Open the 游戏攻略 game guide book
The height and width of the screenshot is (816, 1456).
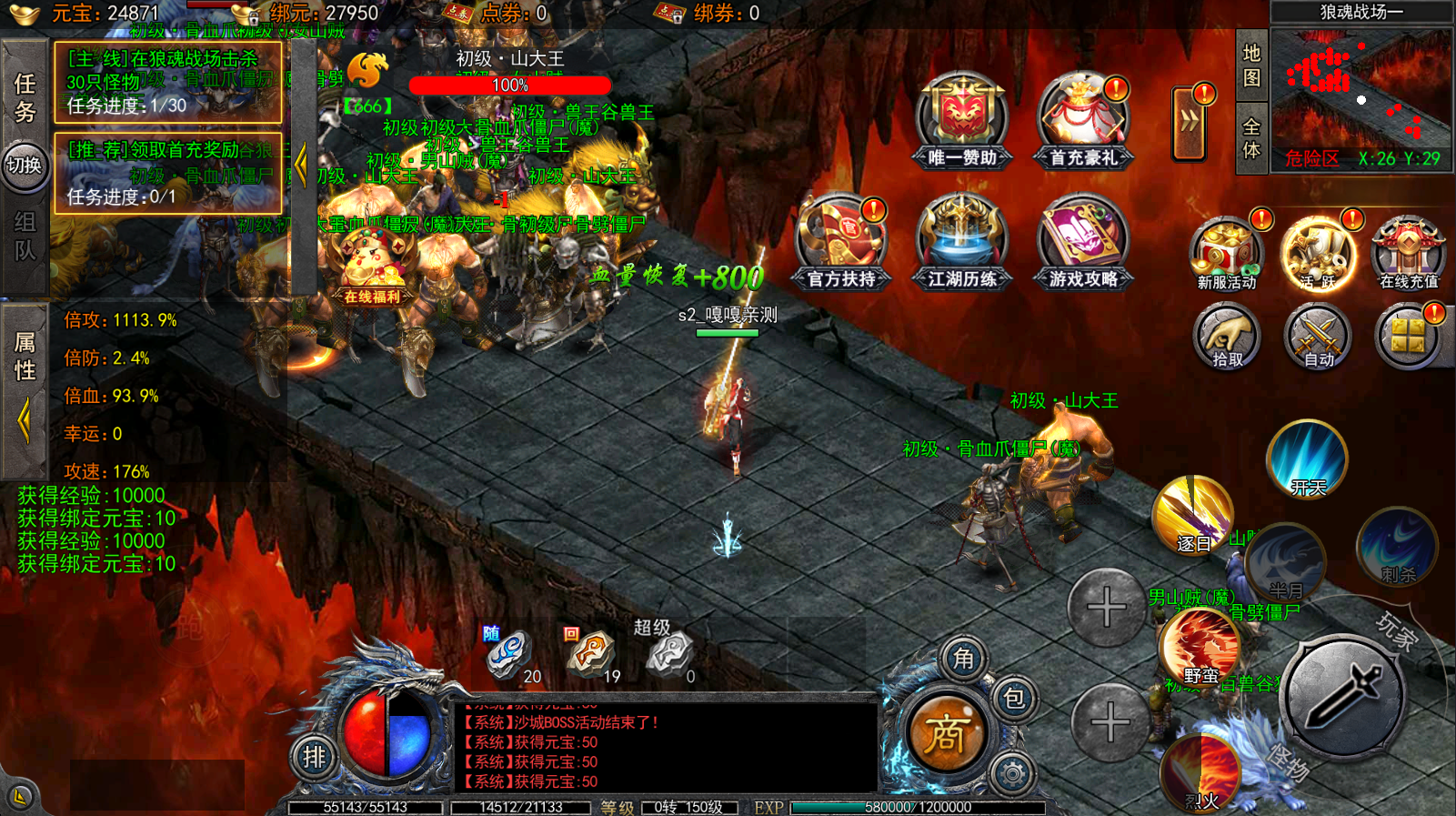click(1082, 242)
